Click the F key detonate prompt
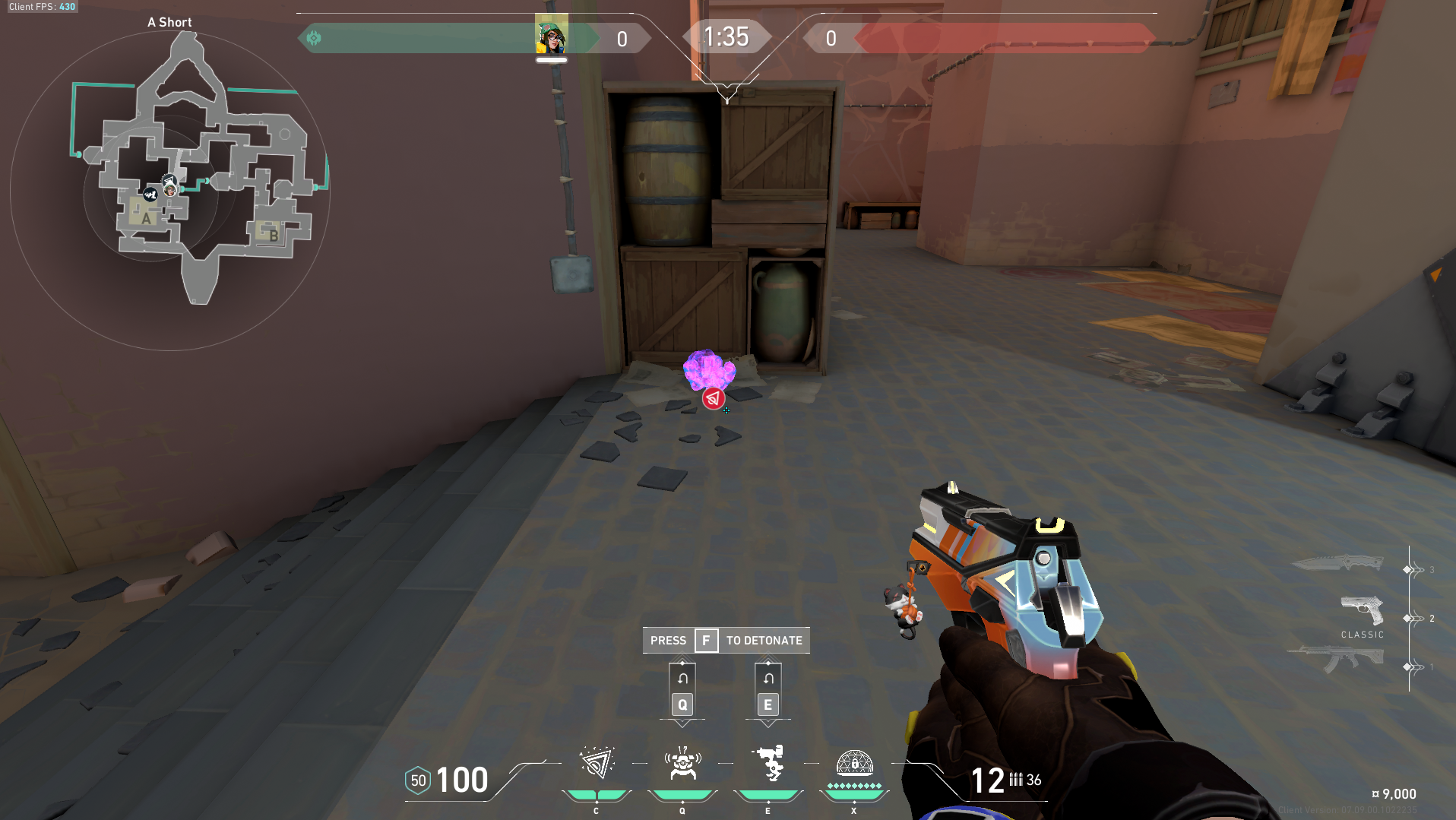 (706, 640)
